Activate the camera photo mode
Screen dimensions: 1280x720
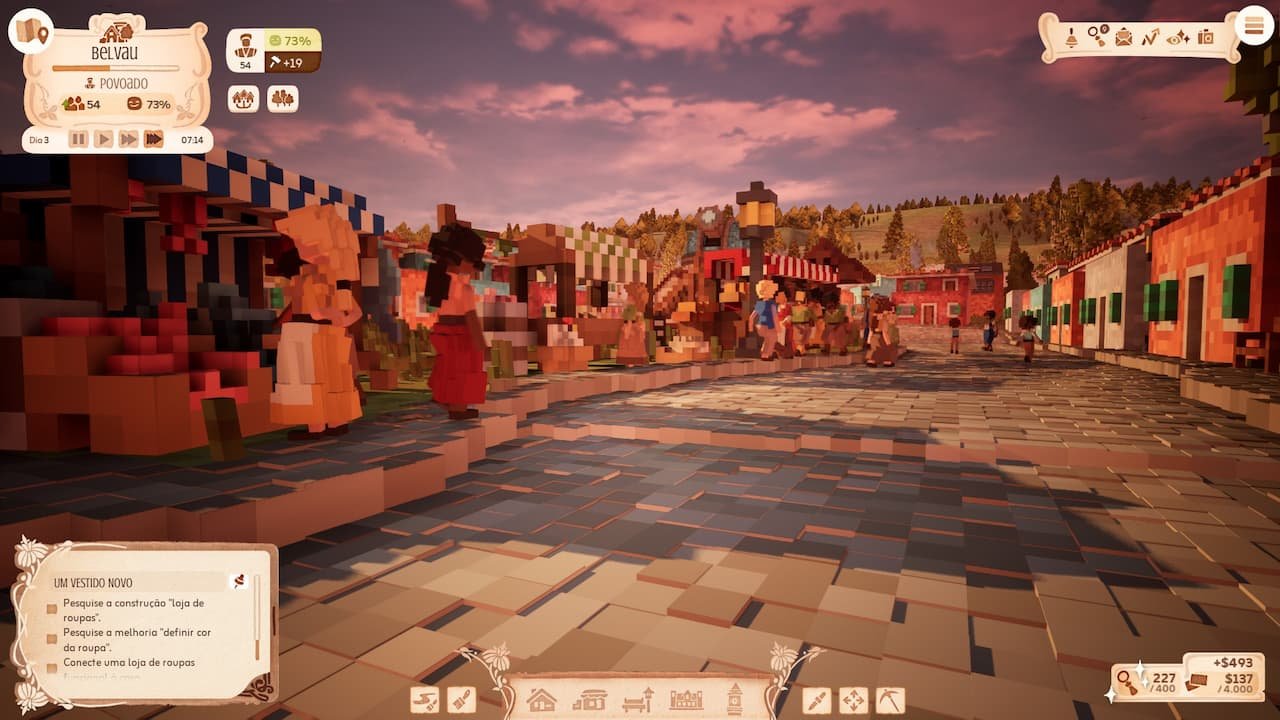(x=1206, y=38)
